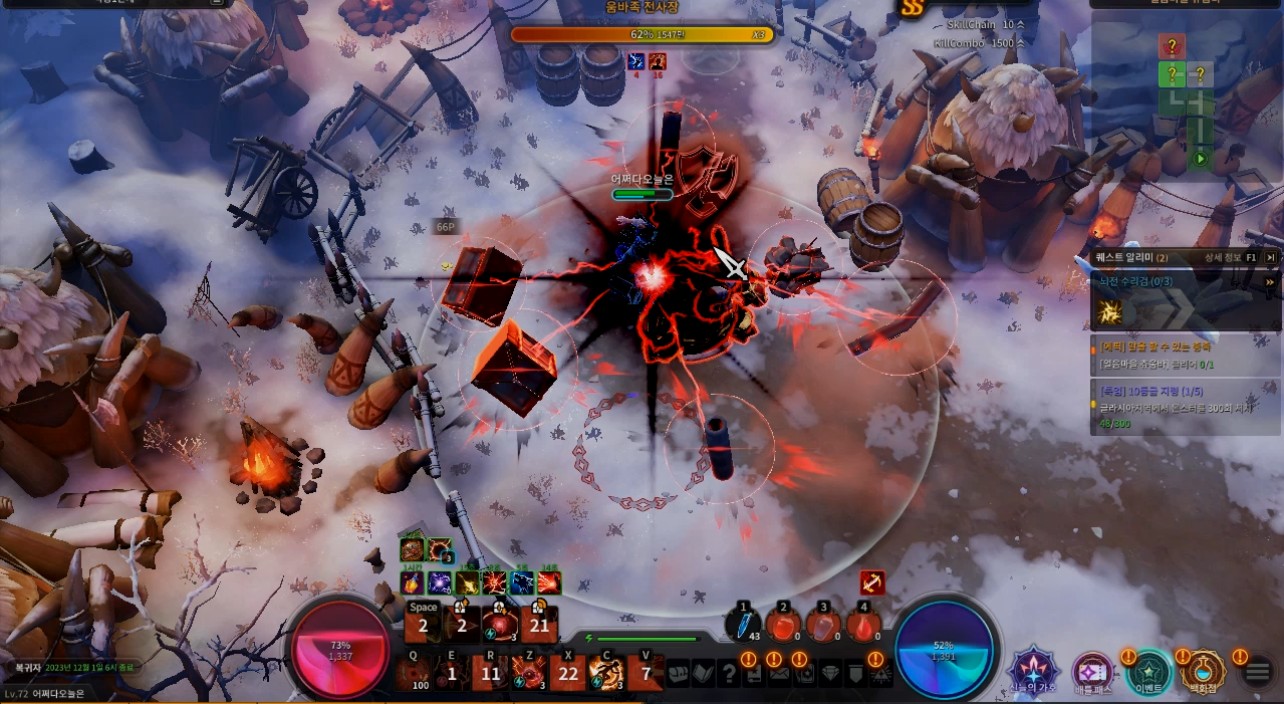
Task: Toggle the red crossed-weapons icon above item slots
Action: pos(872,582)
